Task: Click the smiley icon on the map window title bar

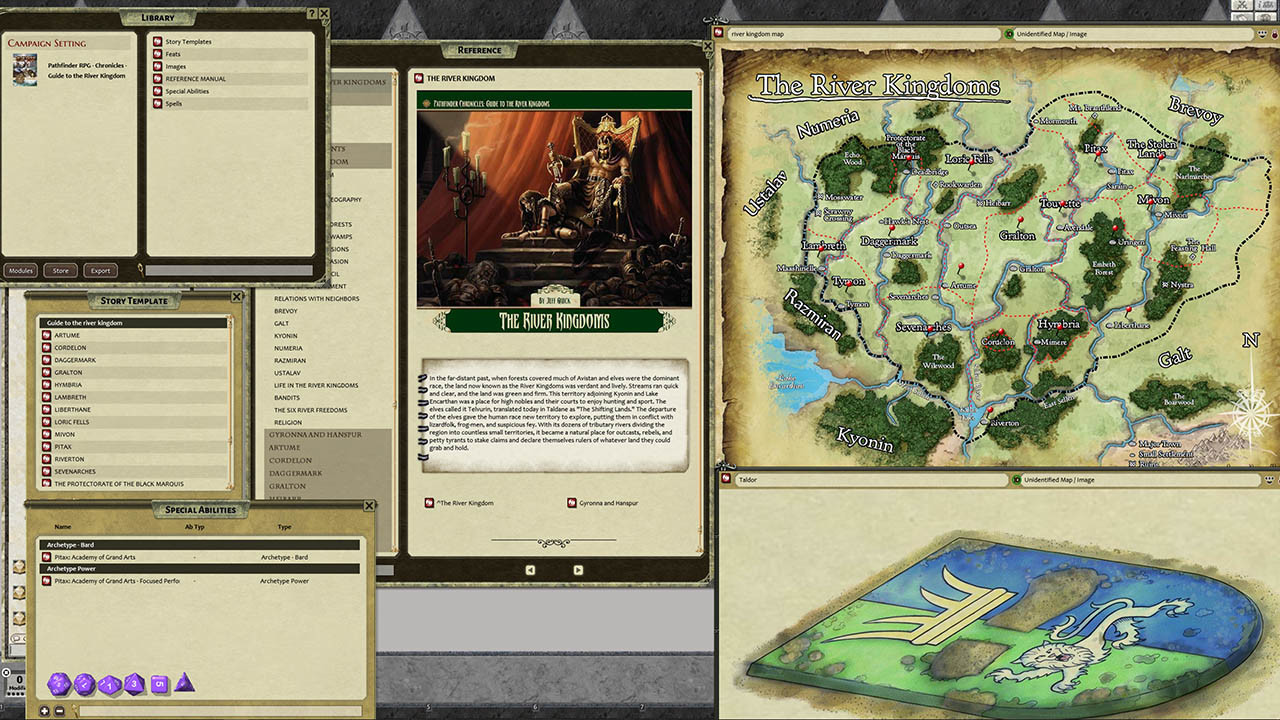Action: [1261, 33]
